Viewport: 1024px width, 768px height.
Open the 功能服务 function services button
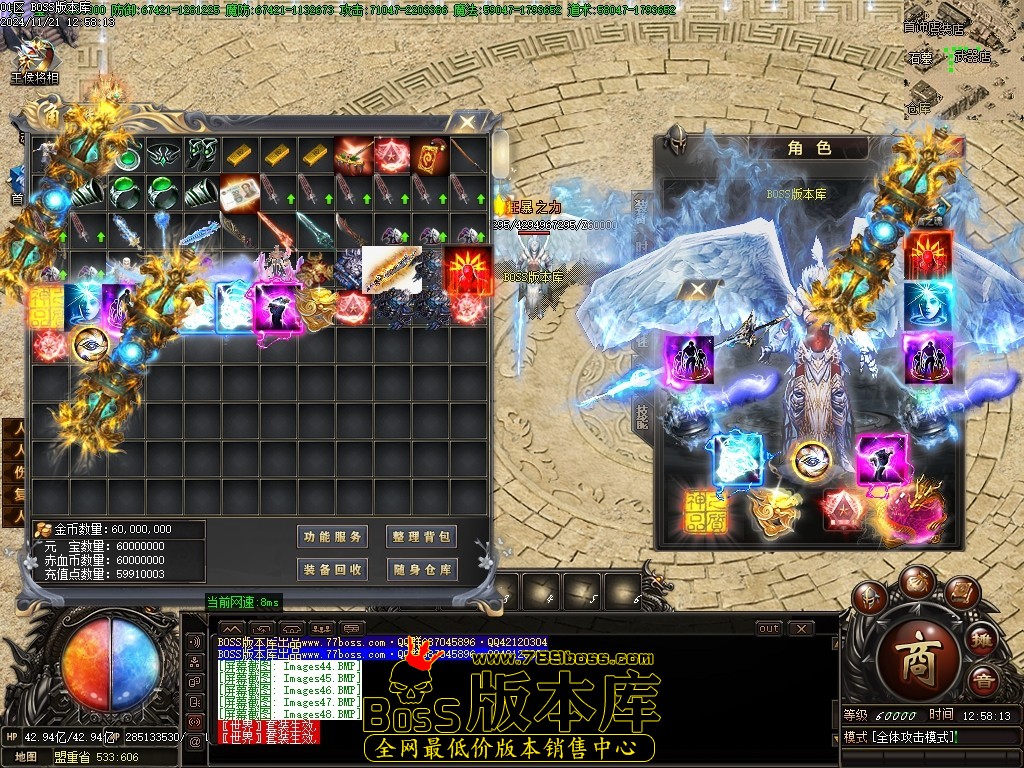pos(334,537)
